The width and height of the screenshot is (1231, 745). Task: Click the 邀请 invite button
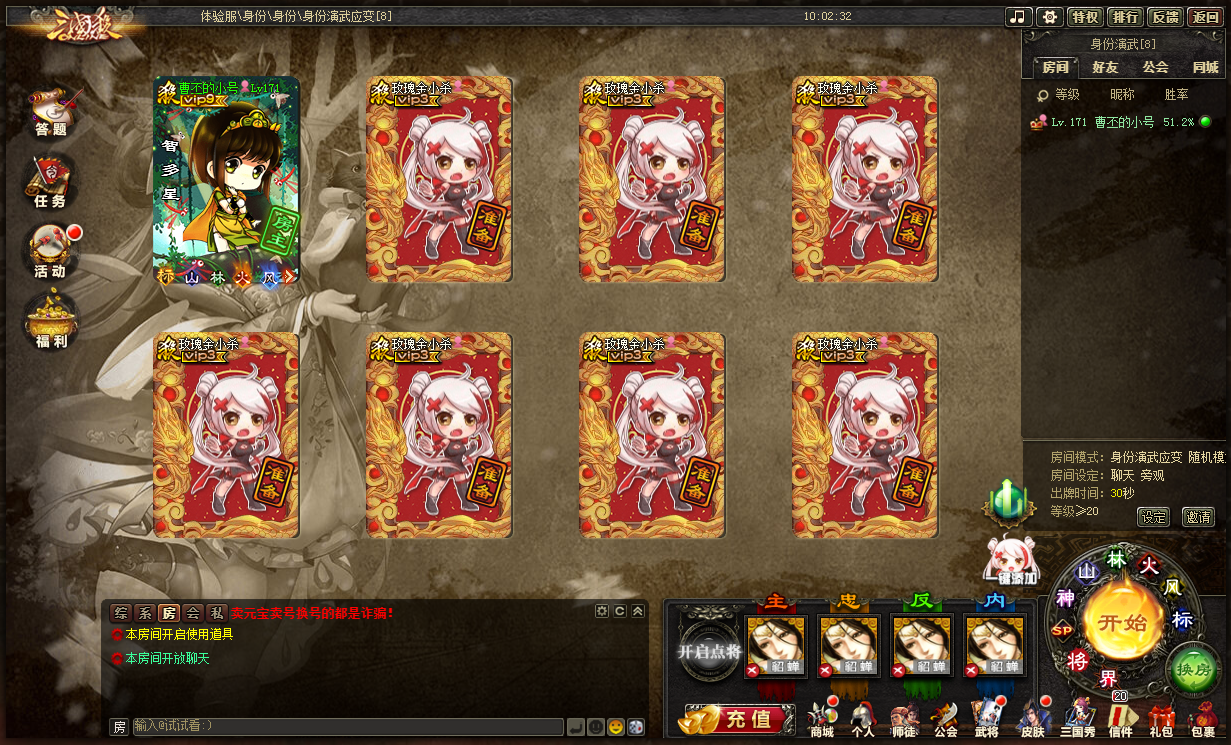coord(1197,517)
